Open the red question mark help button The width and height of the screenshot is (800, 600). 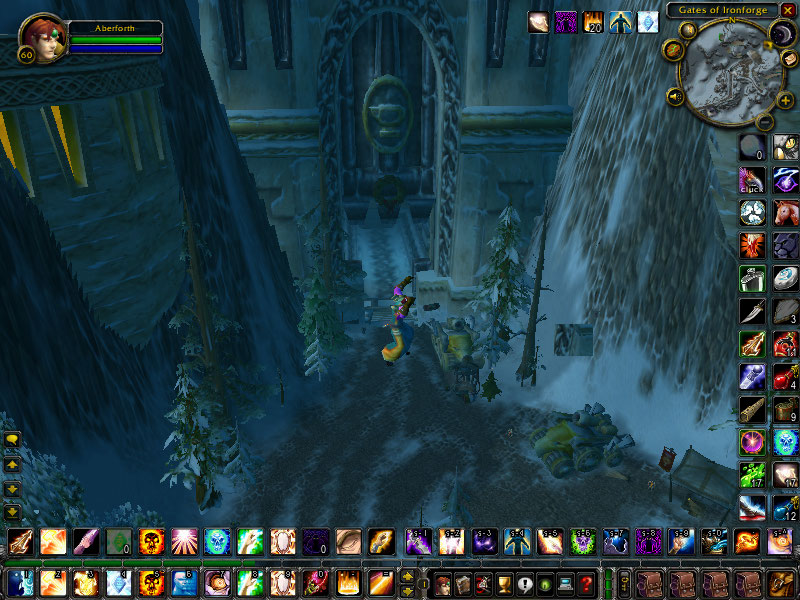coord(587,583)
